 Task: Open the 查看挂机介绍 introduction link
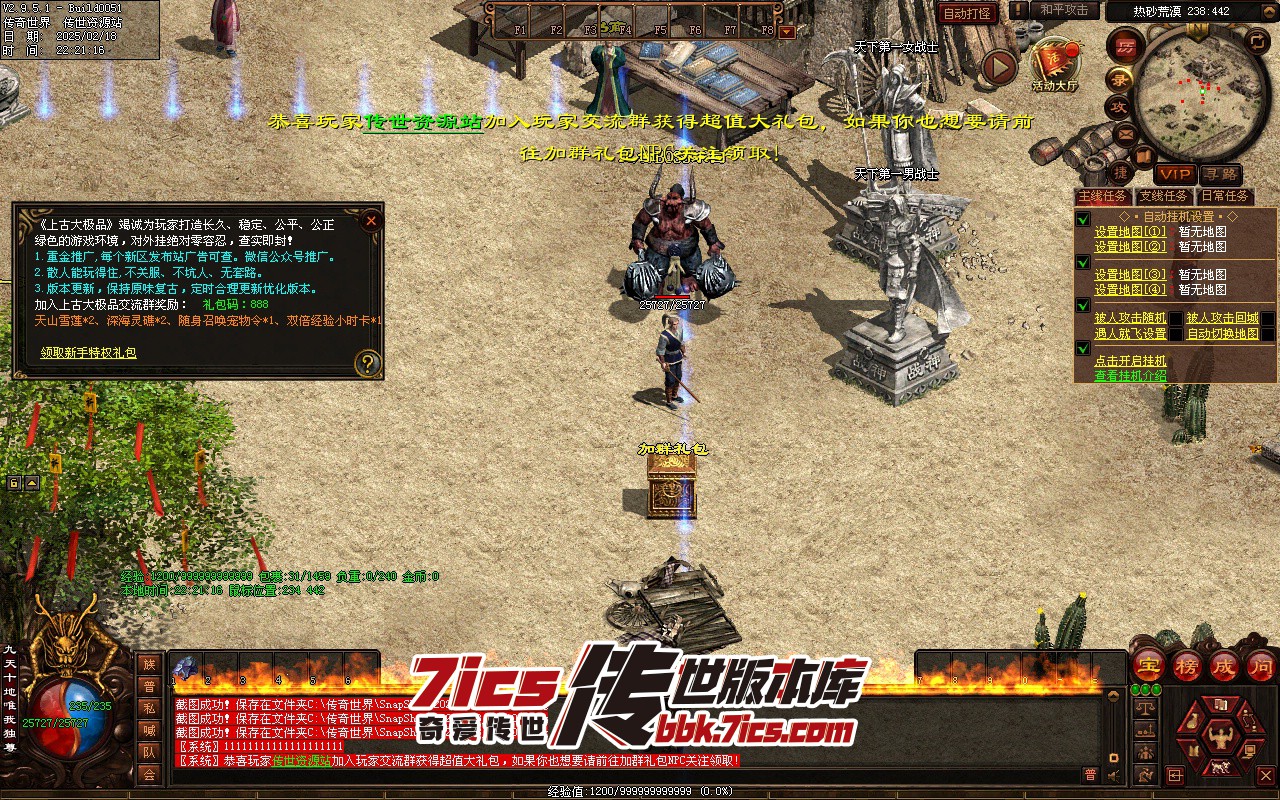pyautogui.click(x=1130, y=376)
